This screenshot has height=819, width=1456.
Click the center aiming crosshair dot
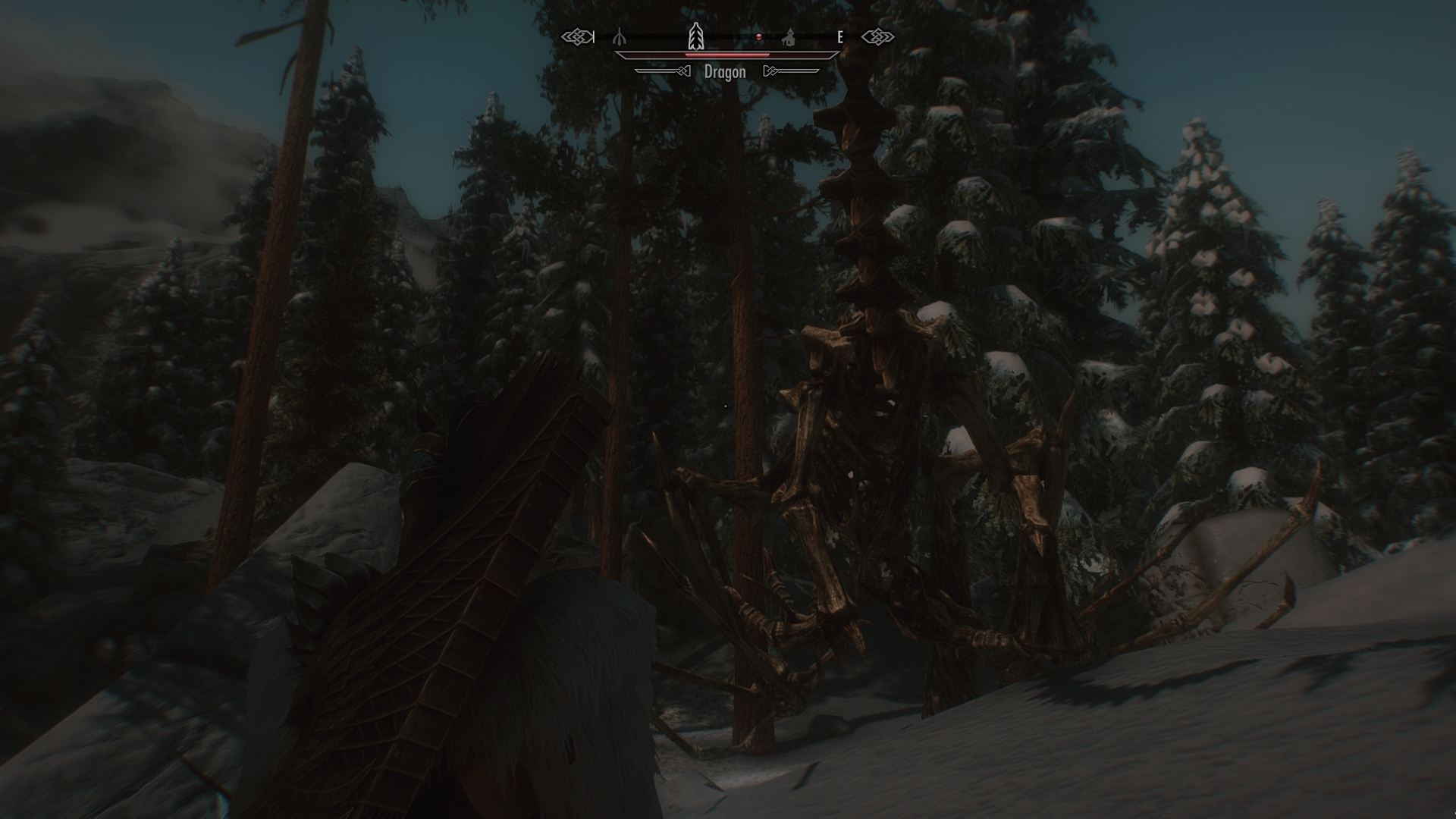[726, 405]
